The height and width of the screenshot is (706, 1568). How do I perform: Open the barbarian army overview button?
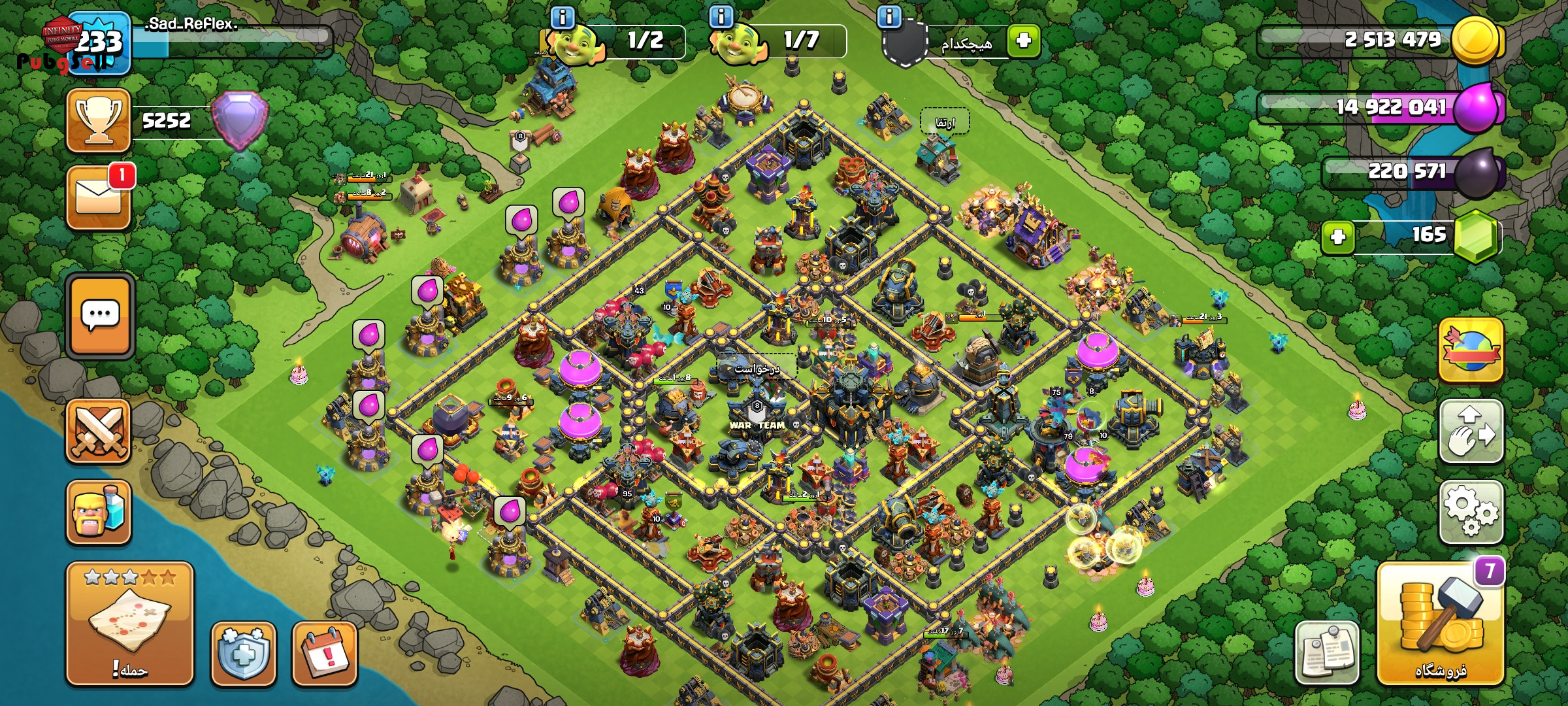[x=99, y=513]
